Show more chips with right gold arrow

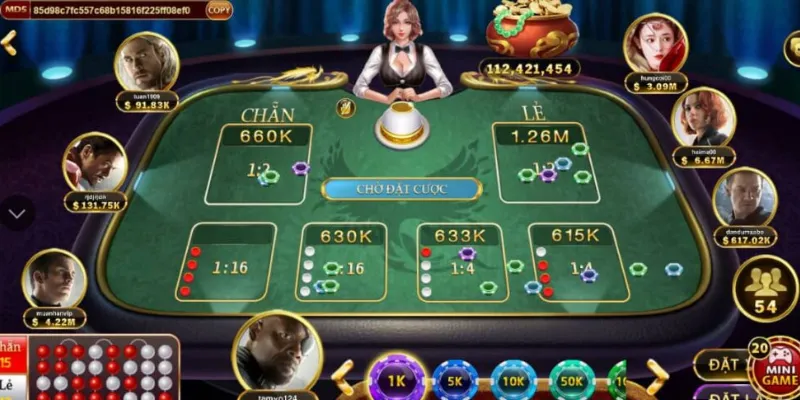point(657,378)
